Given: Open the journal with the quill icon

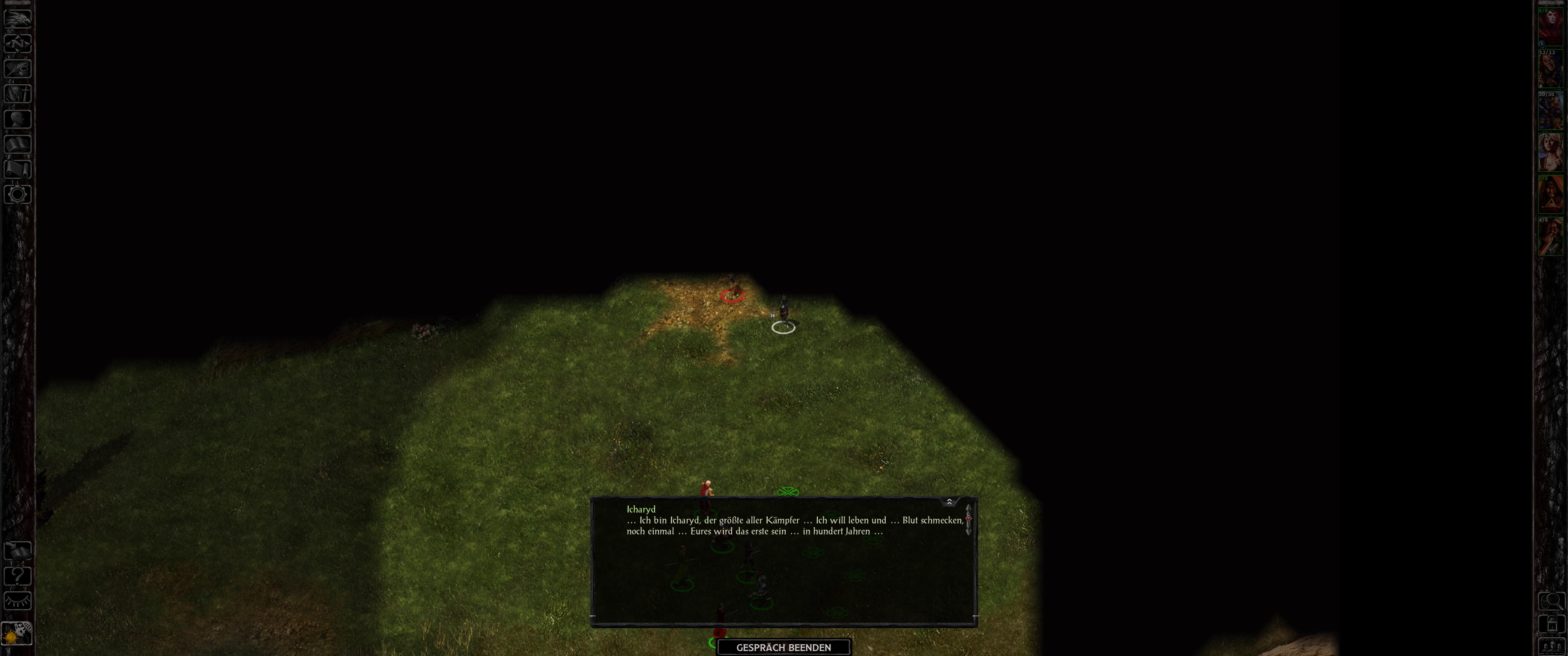Looking at the screenshot, I should pyautogui.click(x=18, y=69).
